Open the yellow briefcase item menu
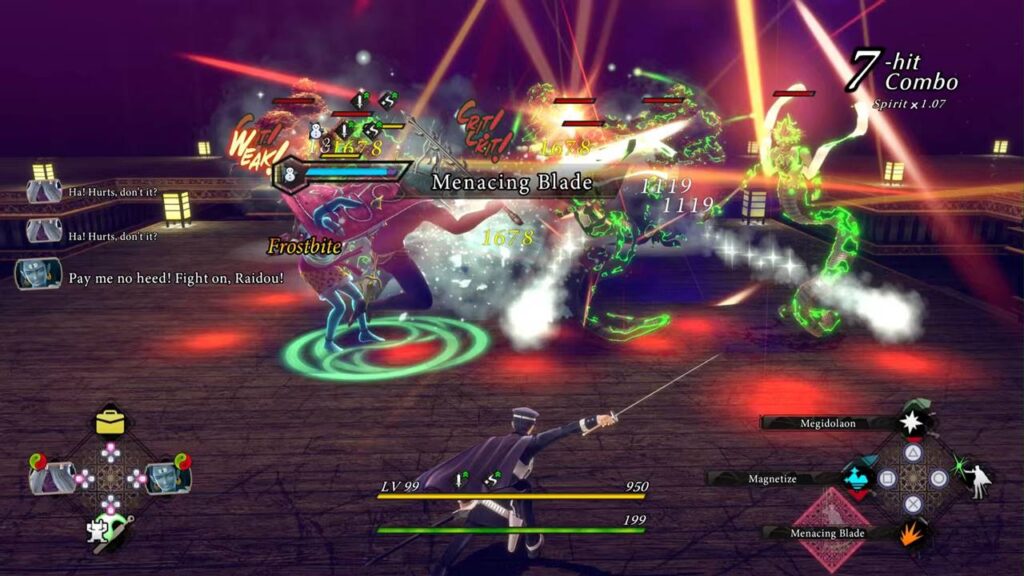This screenshot has width=1024, height=576. tap(110, 421)
